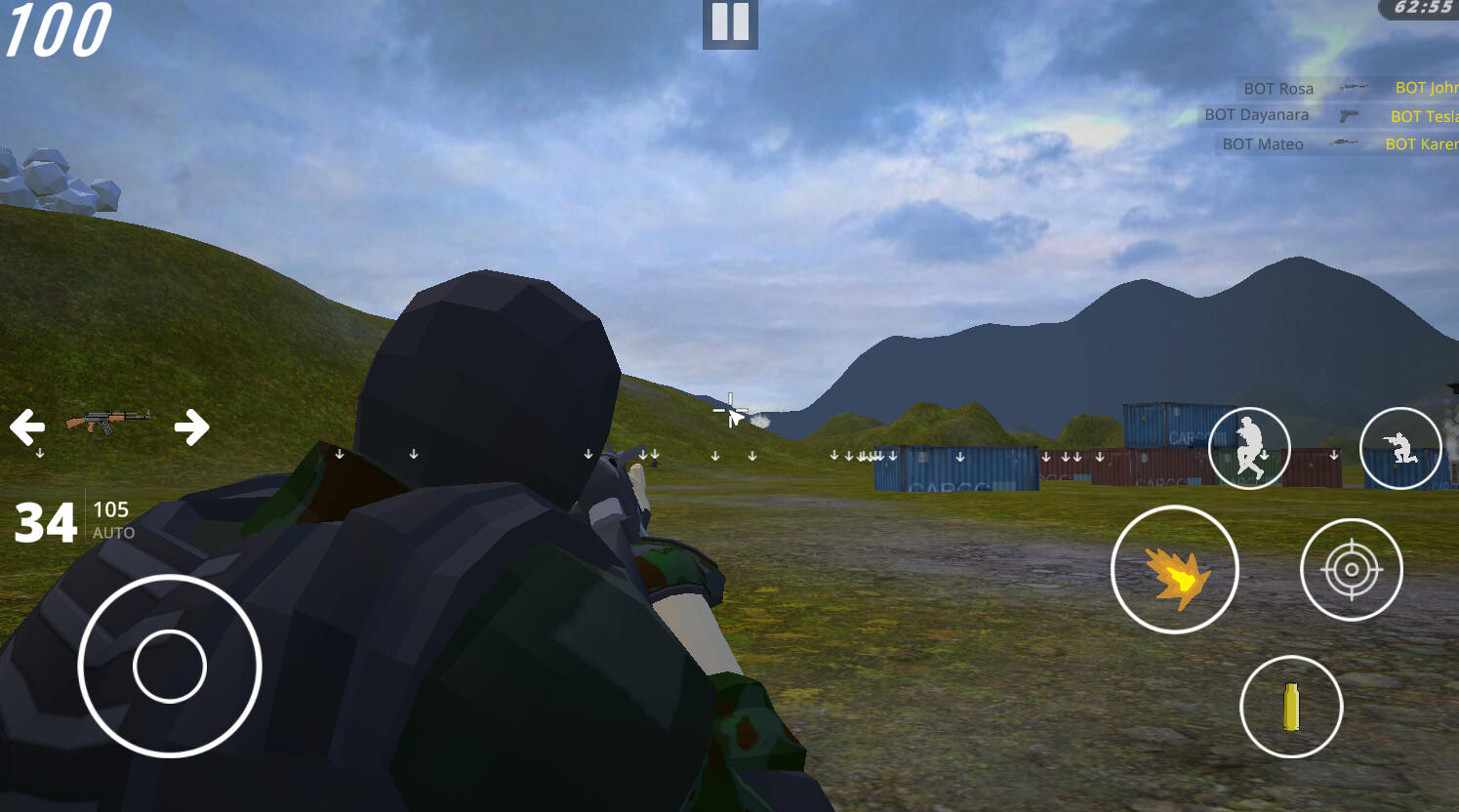This screenshot has height=812, width=1459.
Task: Tap the aim-down-sights reticle button
Action: [x=1352, y=569]
